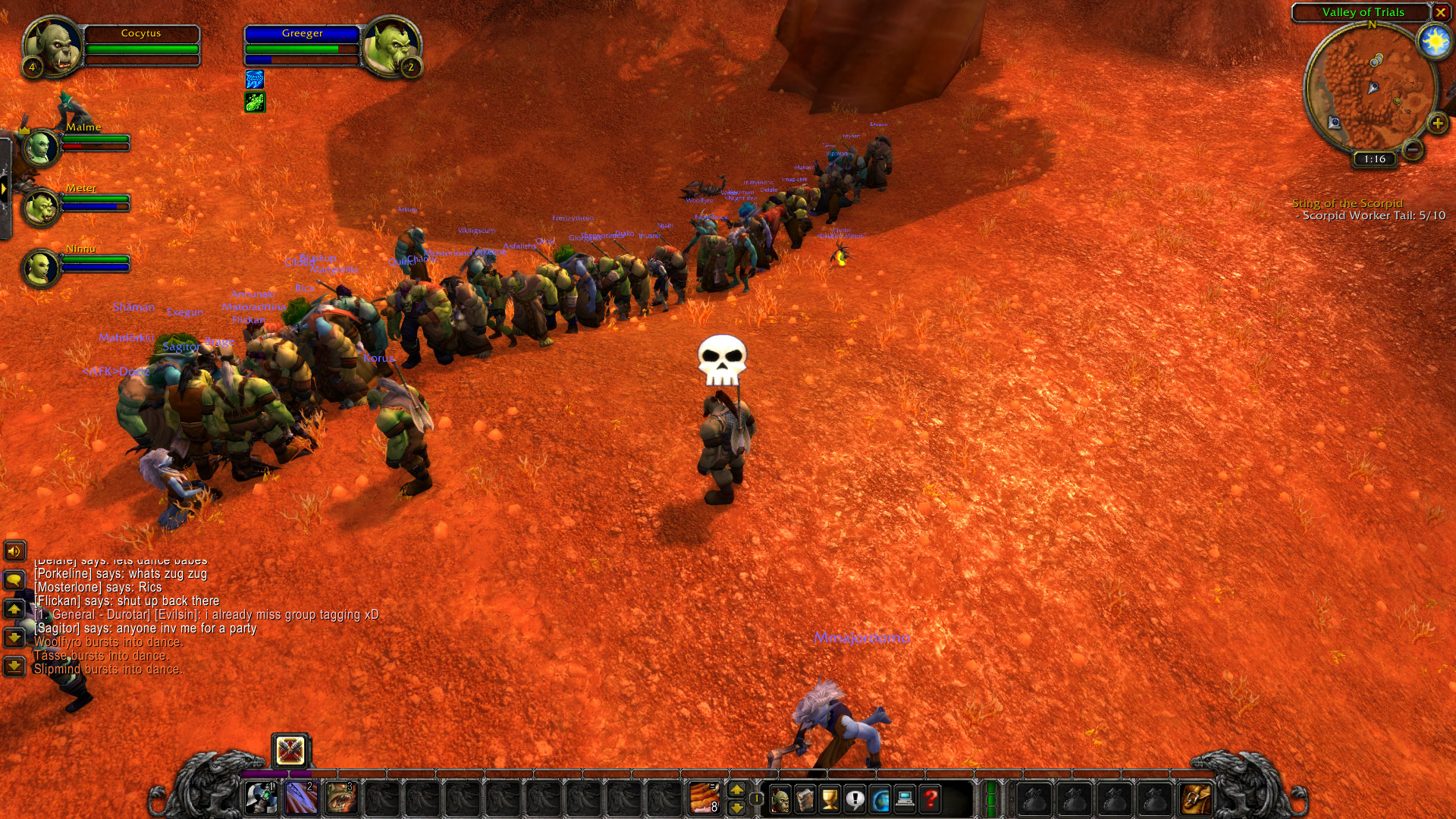Zoom in the minimap with the plus button

coord(1438,121)
